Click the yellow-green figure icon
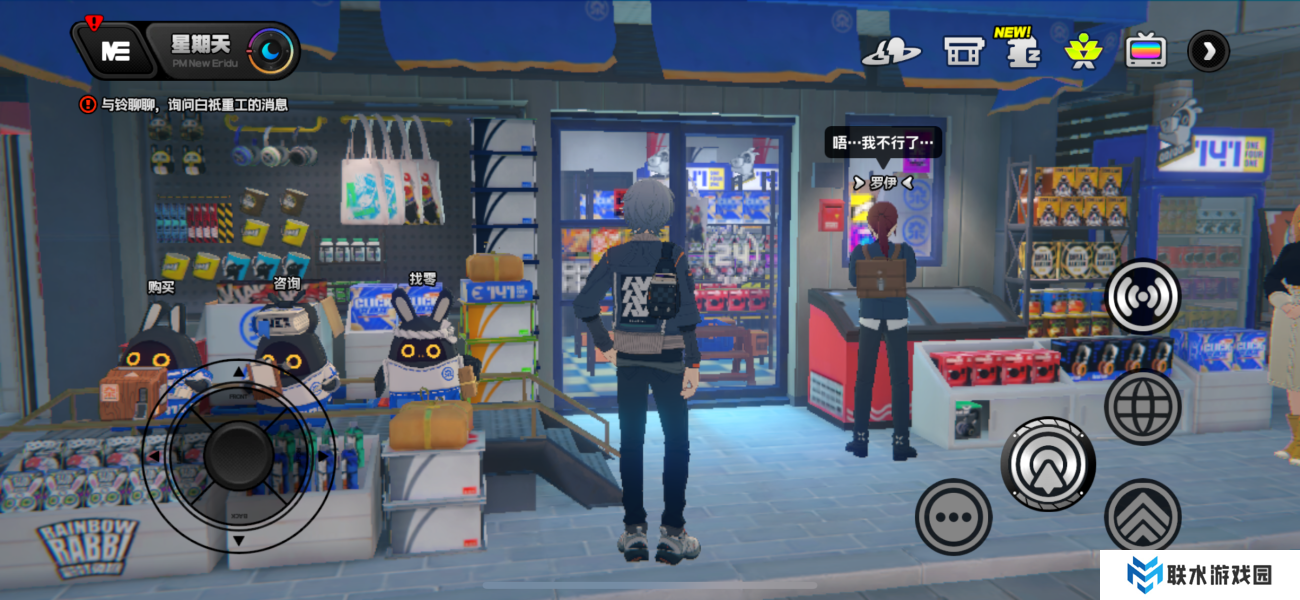 click(1081, 51)
